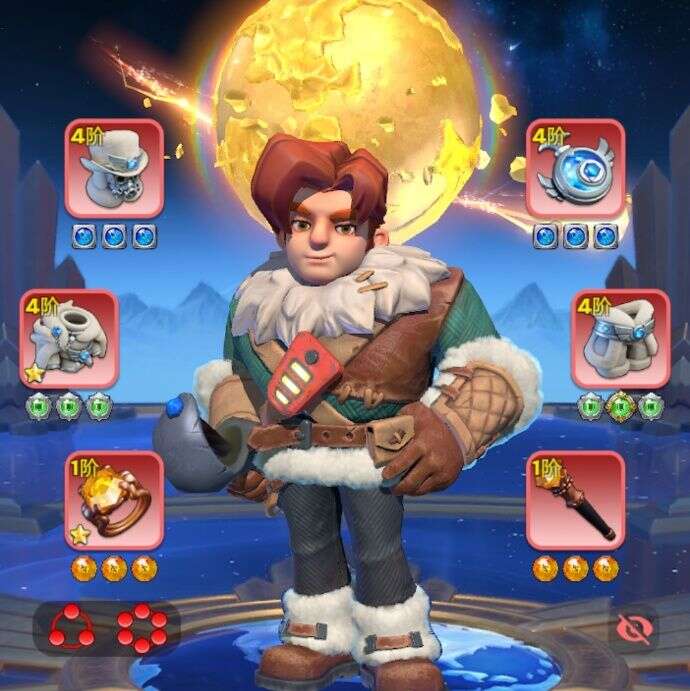Click the six-node red circle button
Viewport: 690px width, 691px height.
click(141, 628)
